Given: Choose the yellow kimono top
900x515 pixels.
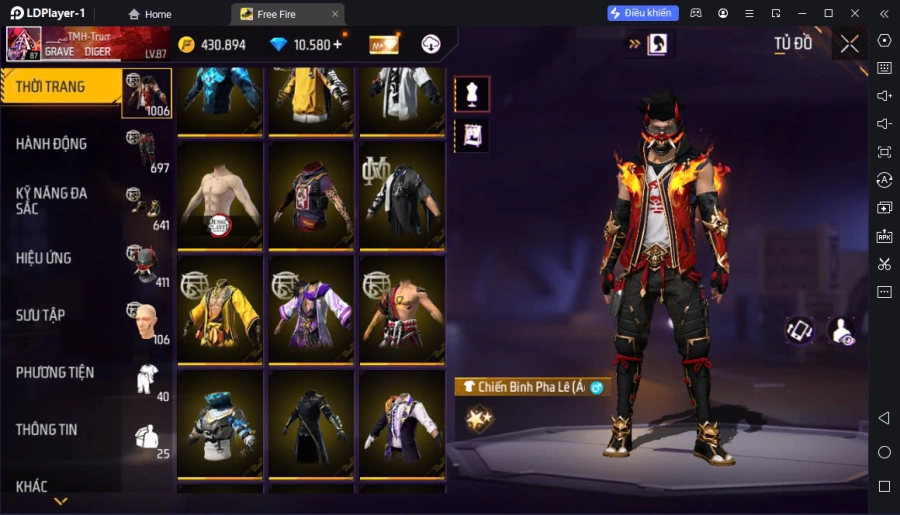Looking at the screenshot, I should pyautogui.click(x=220, y=310).
